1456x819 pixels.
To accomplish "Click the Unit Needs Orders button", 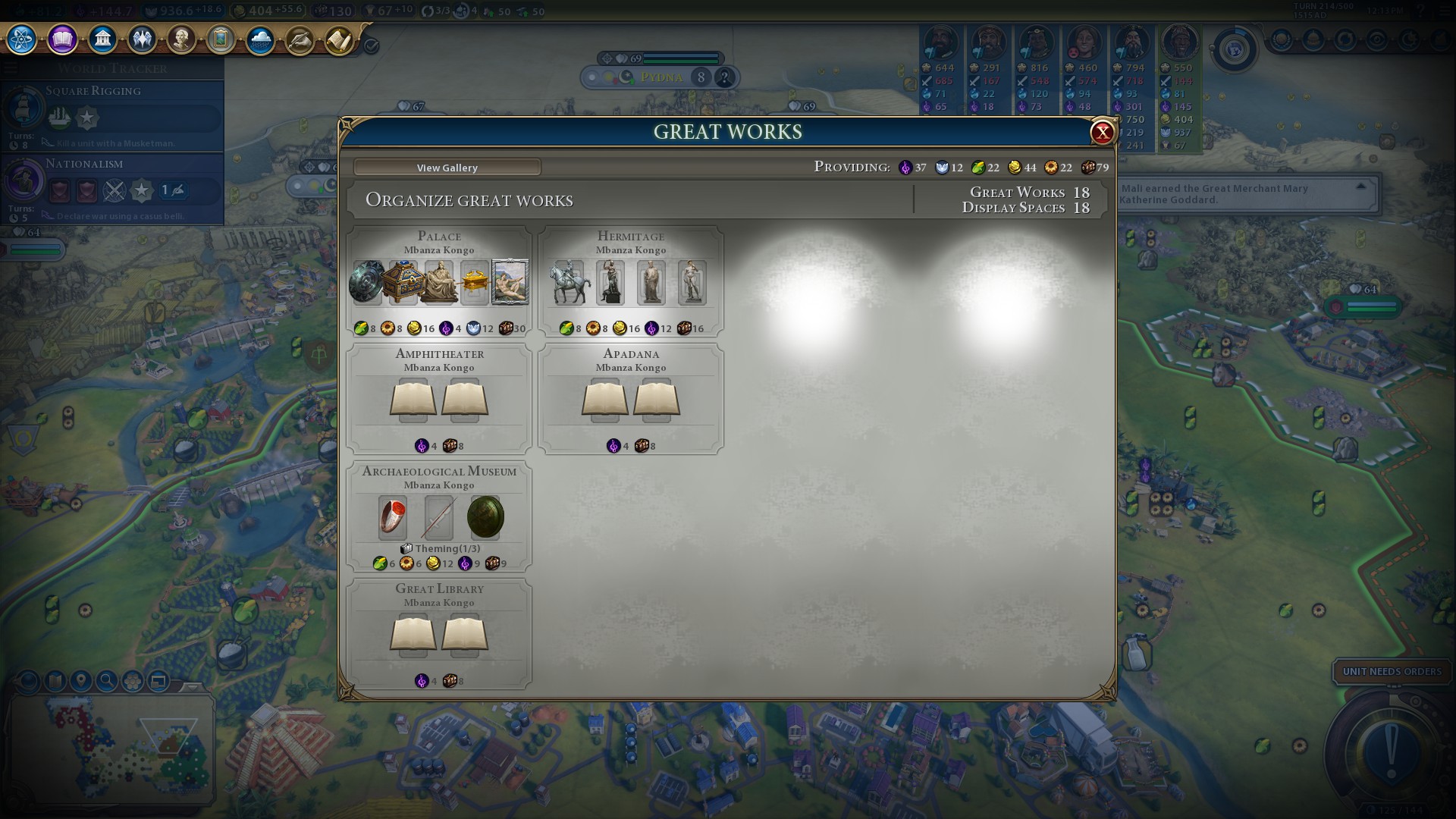I will tap(1392, 671).
